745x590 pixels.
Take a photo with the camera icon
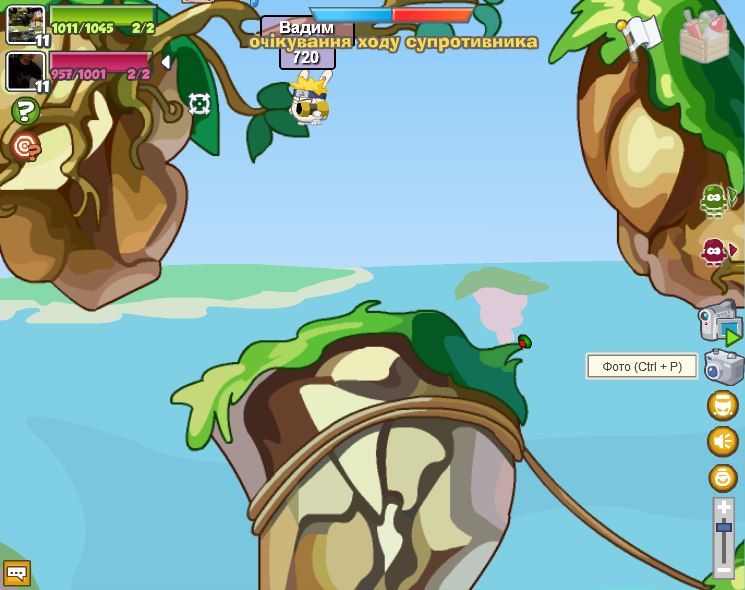click(723, 367)
